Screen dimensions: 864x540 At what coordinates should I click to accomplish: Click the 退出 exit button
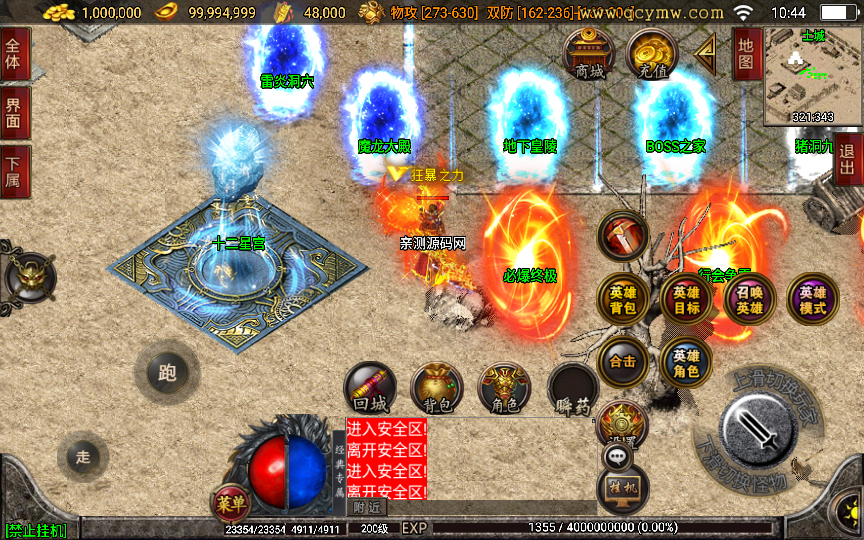pos(848,159)
